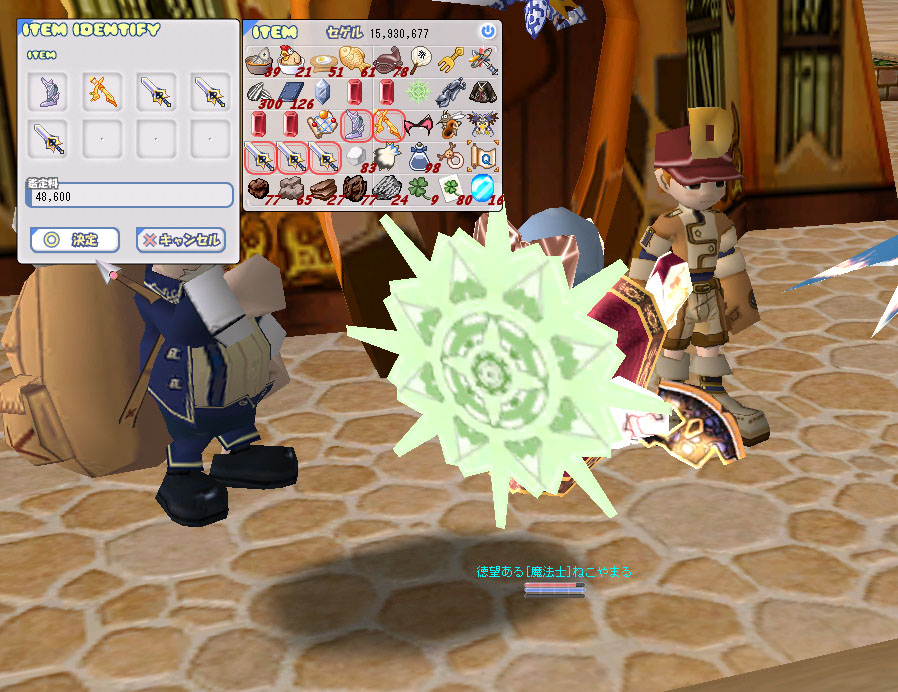Click the golden fork item
The image size is (898, 692).
(x=452, y=61)
